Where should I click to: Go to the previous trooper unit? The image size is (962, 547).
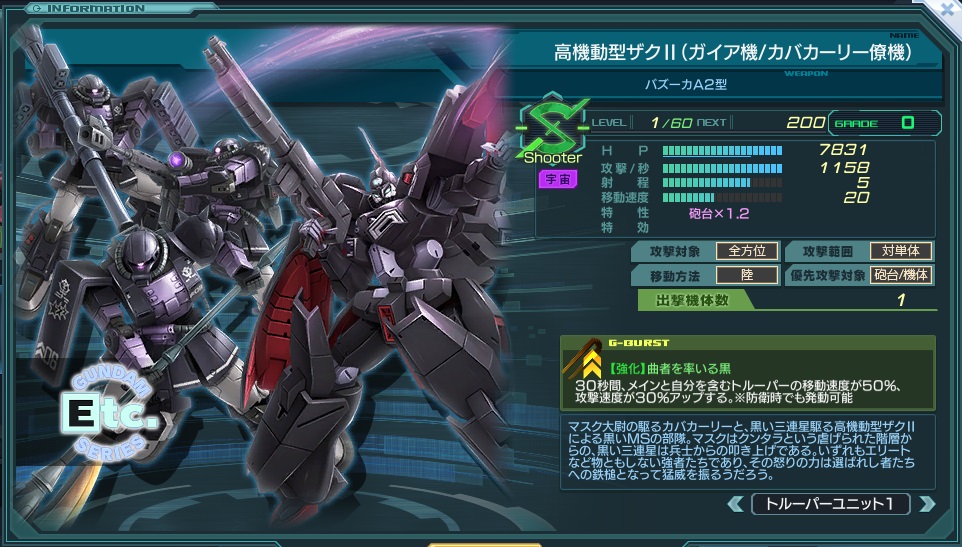point(736,504)
